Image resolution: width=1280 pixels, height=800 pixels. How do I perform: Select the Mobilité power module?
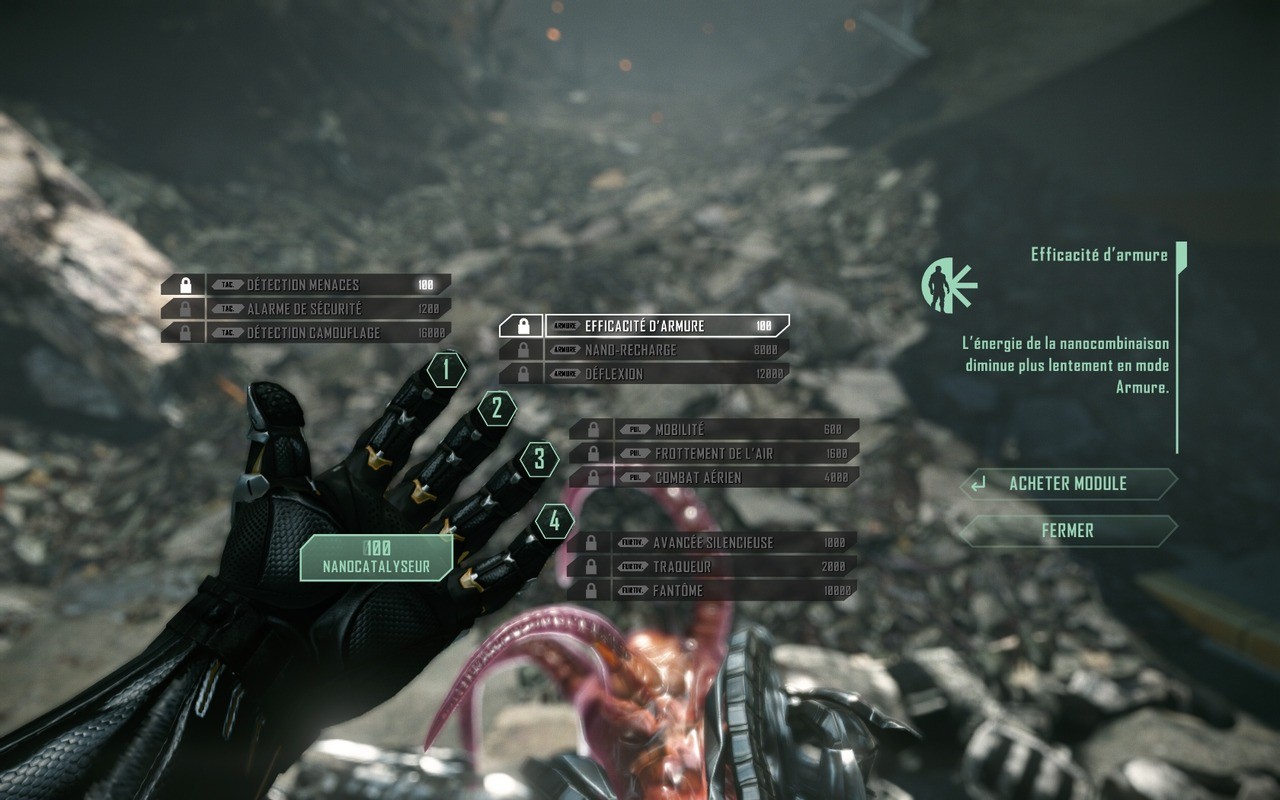[x=714, y=430]
